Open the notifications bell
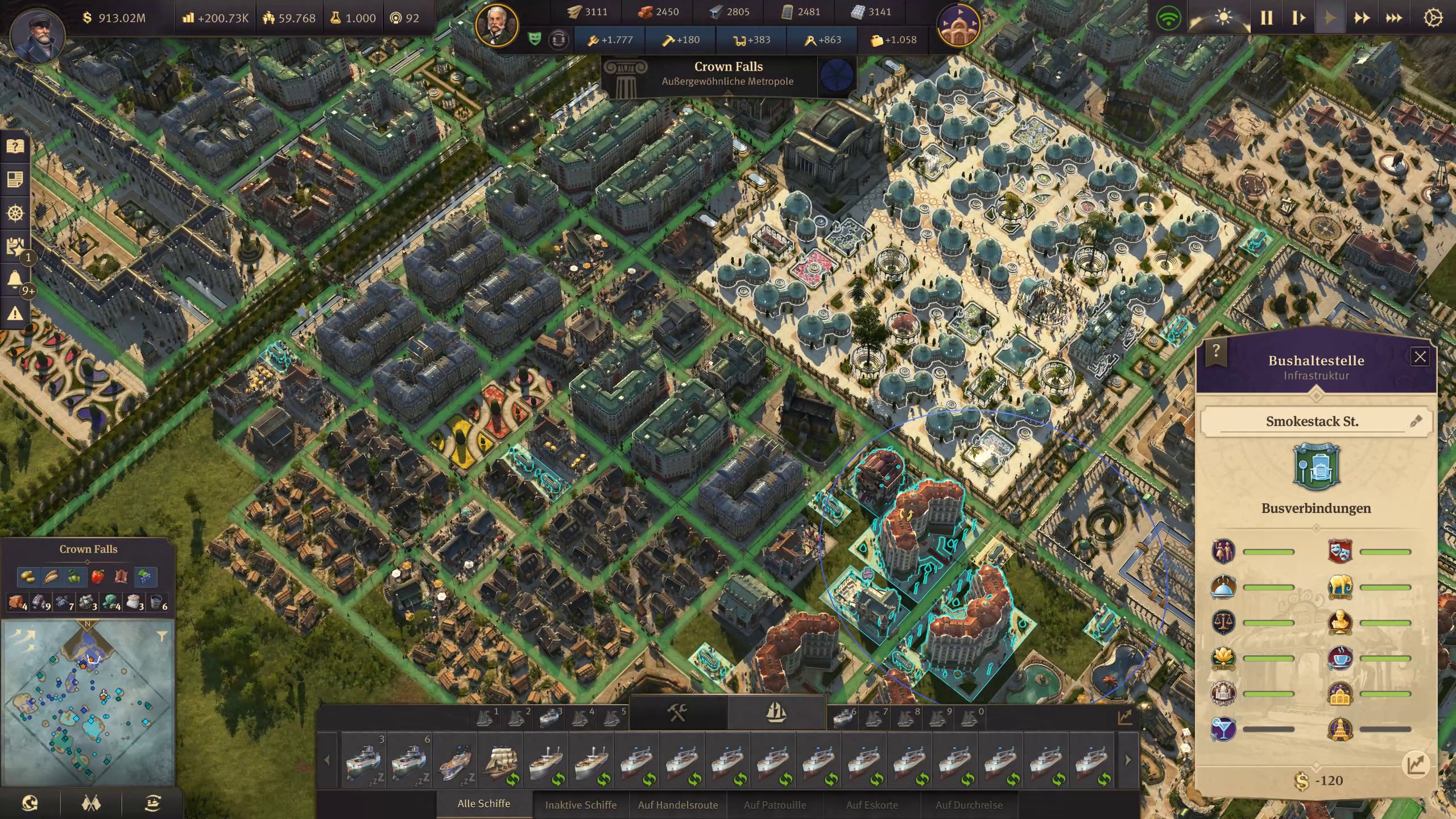This screenshot has width=1456, height=819. [15, 280]
